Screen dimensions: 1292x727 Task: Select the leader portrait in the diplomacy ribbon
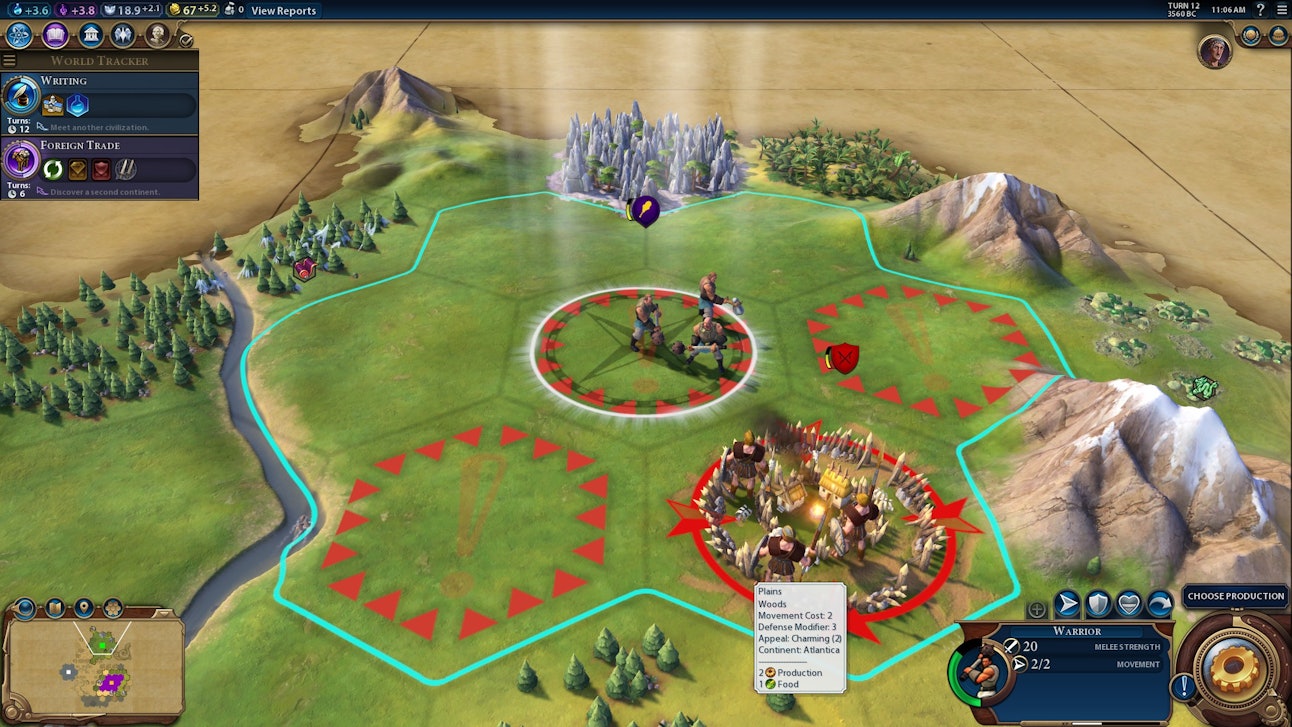tap(1214, 51)
